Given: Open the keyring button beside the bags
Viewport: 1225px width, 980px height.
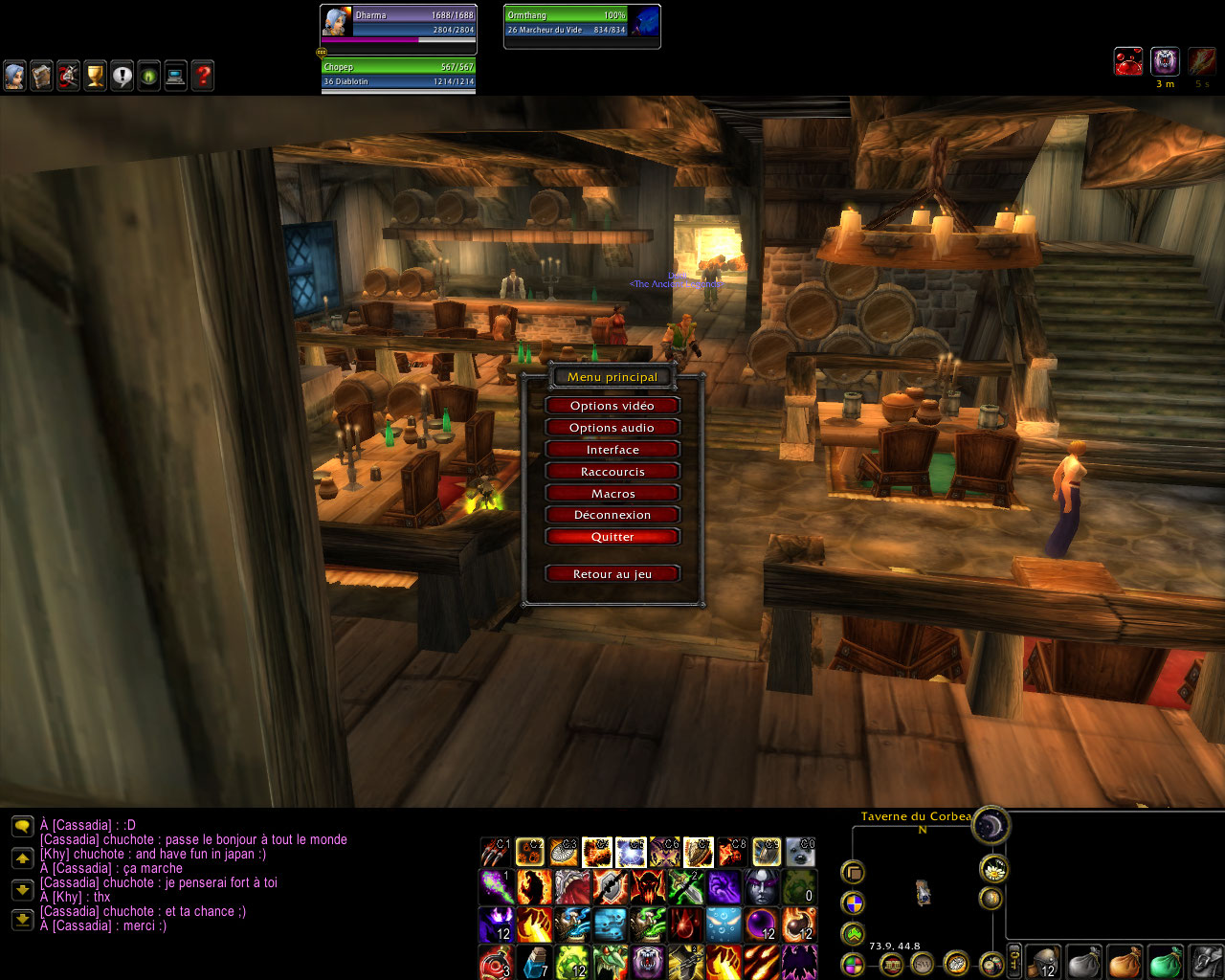Looking at the screenshot, I should 1014,960.
